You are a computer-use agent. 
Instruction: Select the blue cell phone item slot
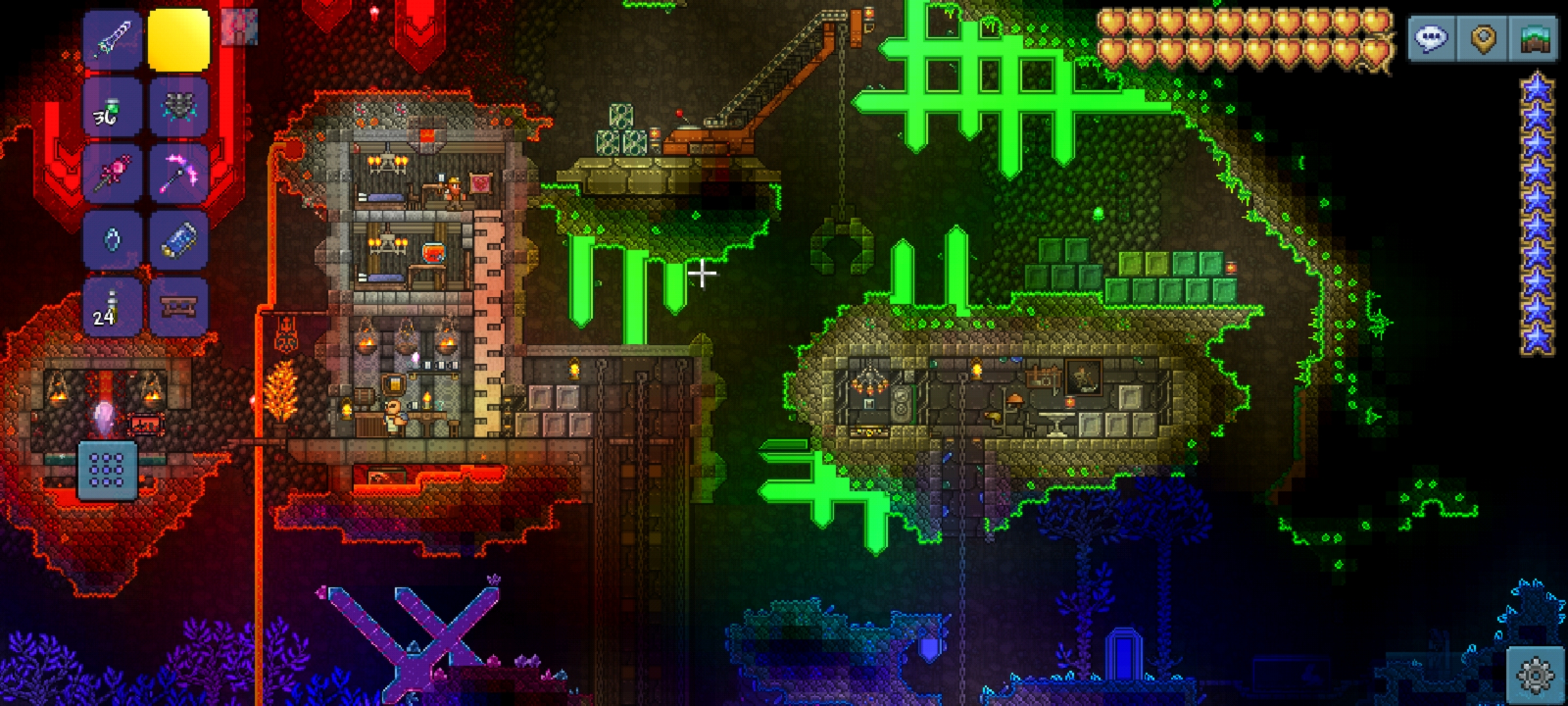coord(179,241)
